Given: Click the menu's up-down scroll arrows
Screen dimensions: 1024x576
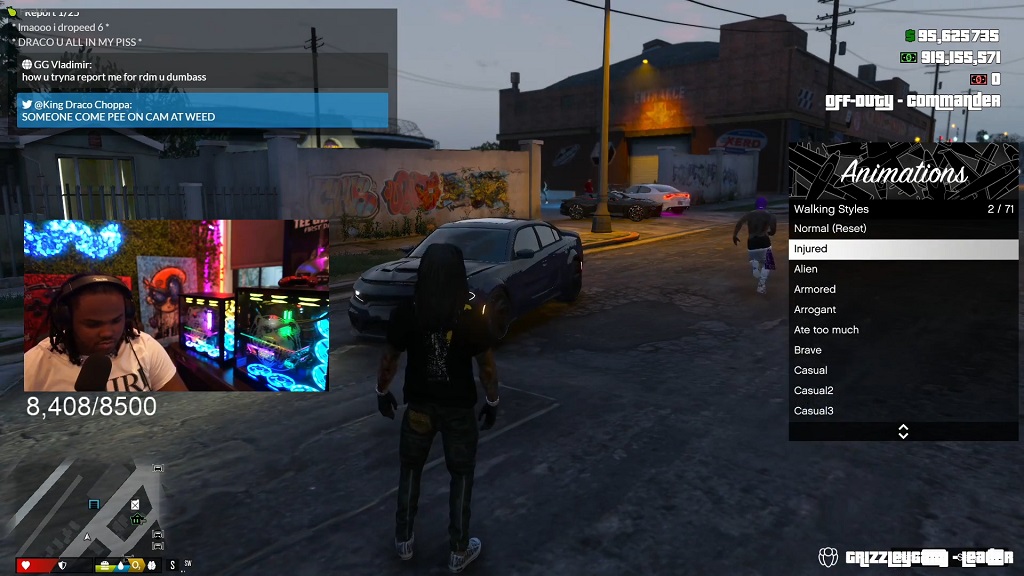Looking at the screenshot, I should coord(903,432).
